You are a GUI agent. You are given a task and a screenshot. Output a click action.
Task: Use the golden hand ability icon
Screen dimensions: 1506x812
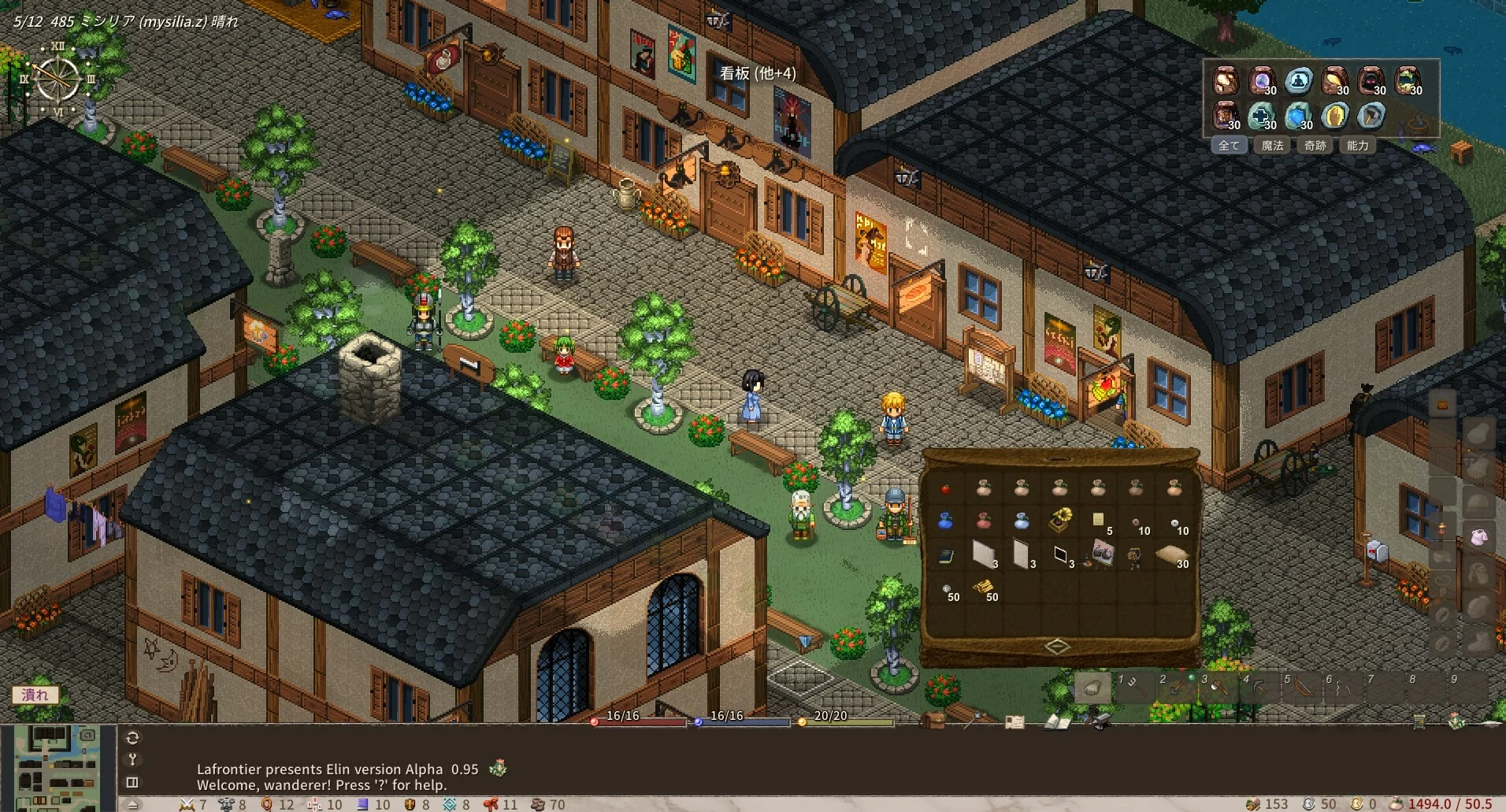click(x=1334, y=117)
